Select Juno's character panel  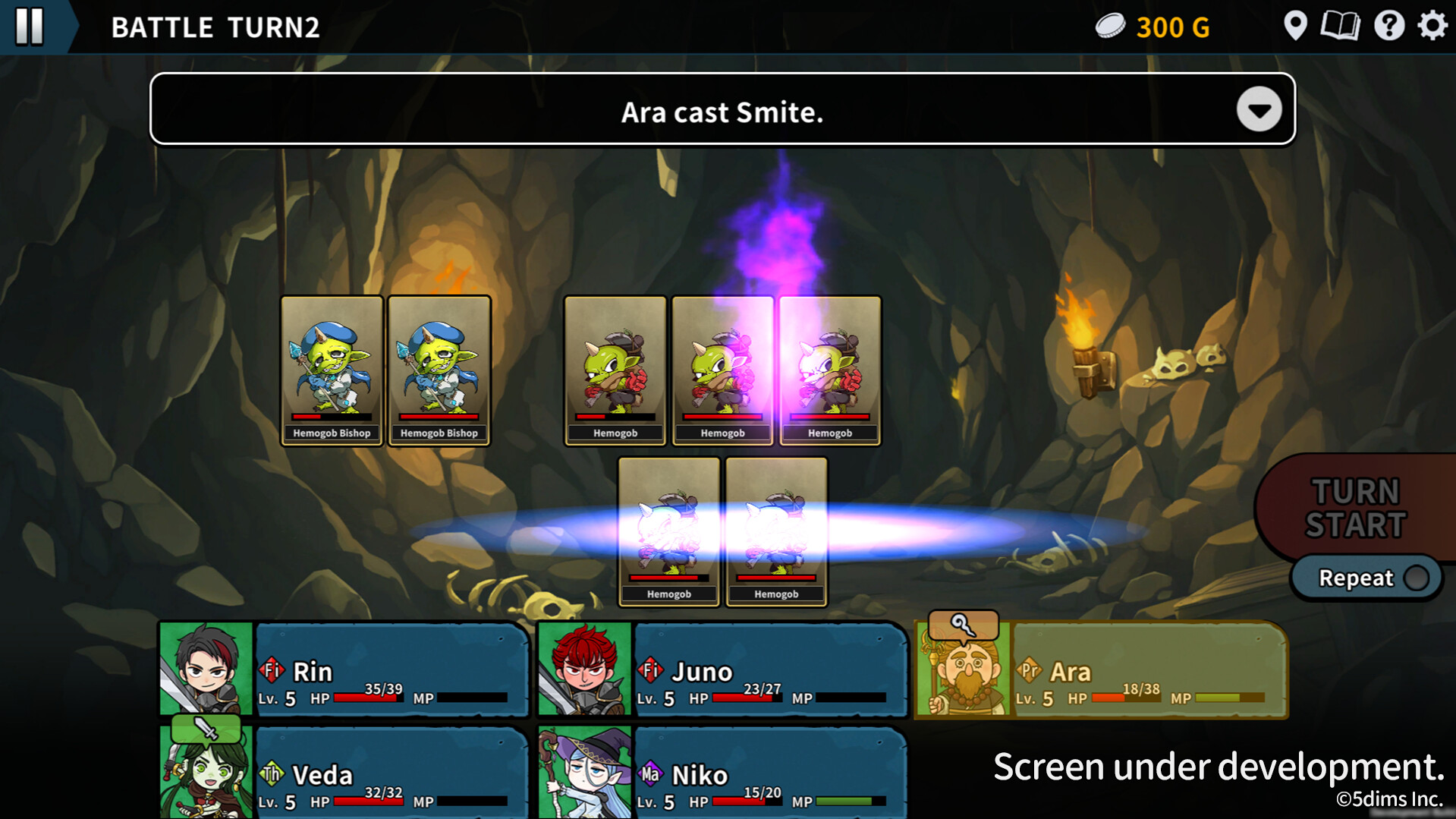point(722,669)
